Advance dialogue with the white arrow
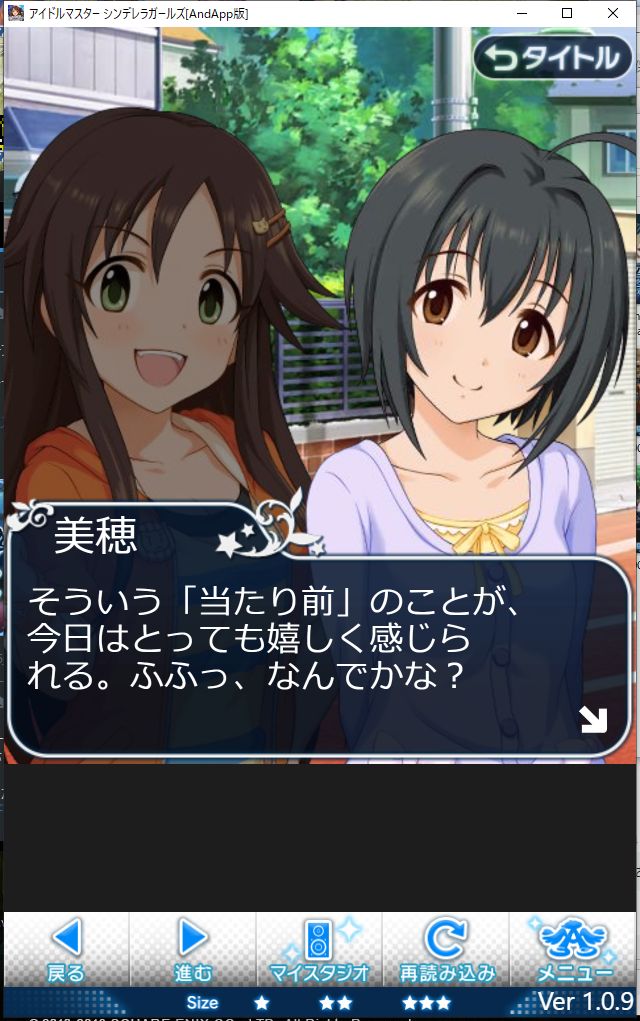Screen dimensions: 640x1021 [593, 719]
